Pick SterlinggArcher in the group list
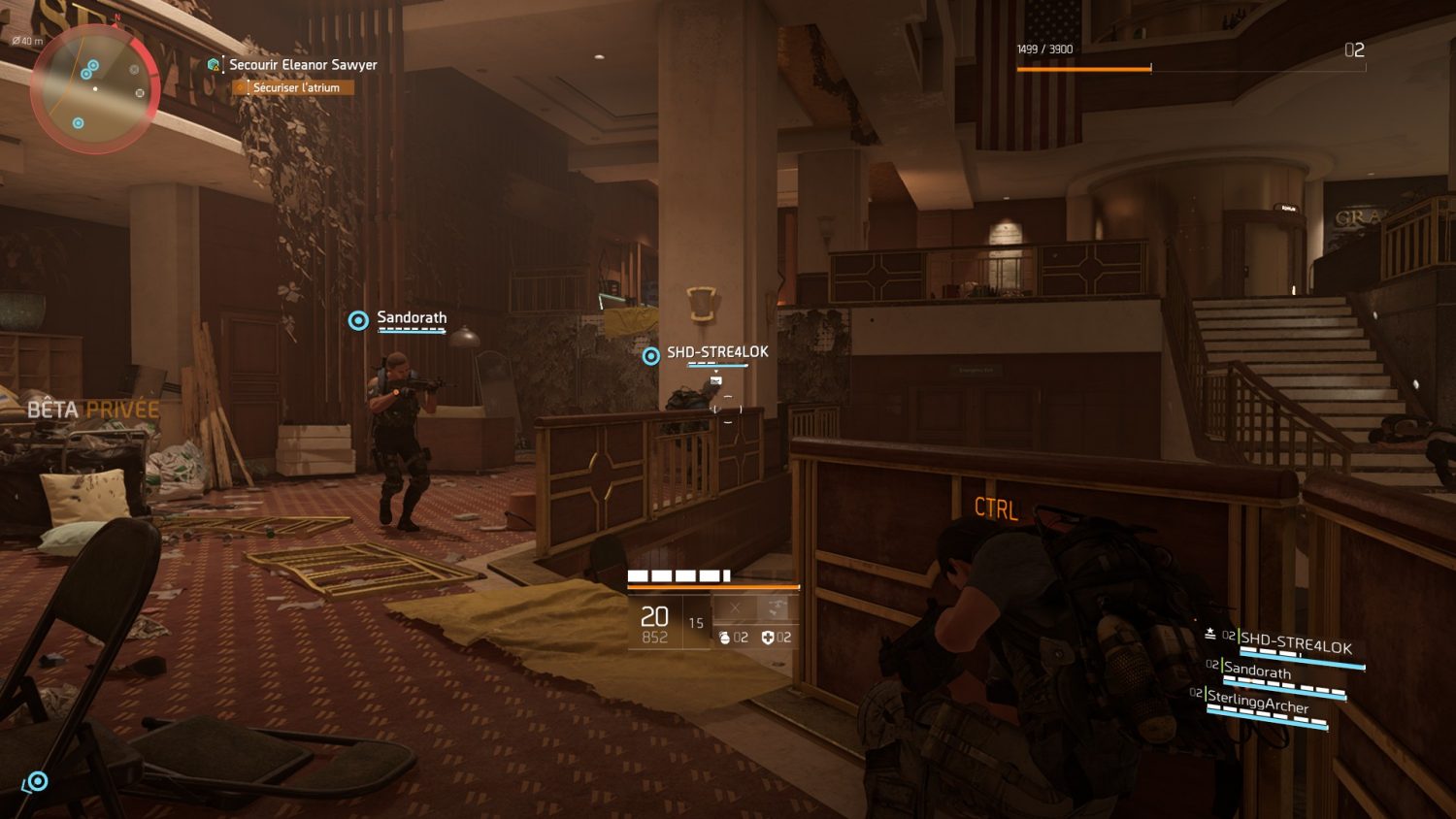The width and height of the screenshot is (1456, 819). coord(1257,701)
